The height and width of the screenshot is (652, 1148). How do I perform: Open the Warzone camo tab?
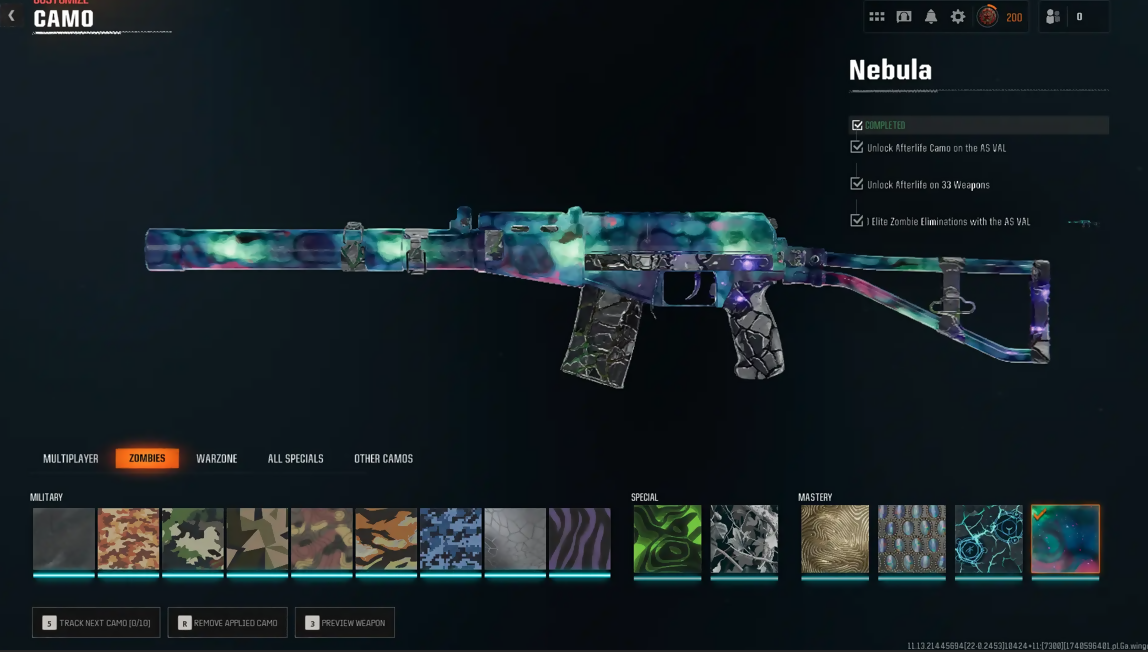click(217, 459)
